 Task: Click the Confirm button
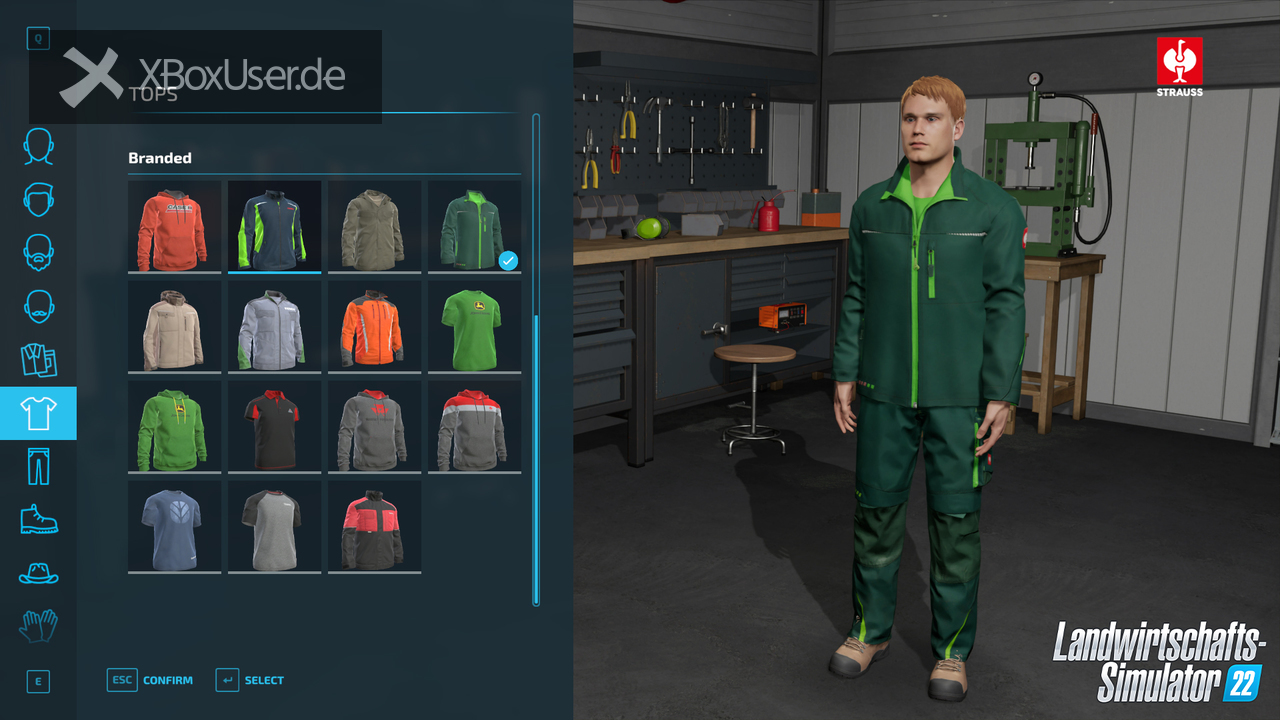[x=150, y=680]
